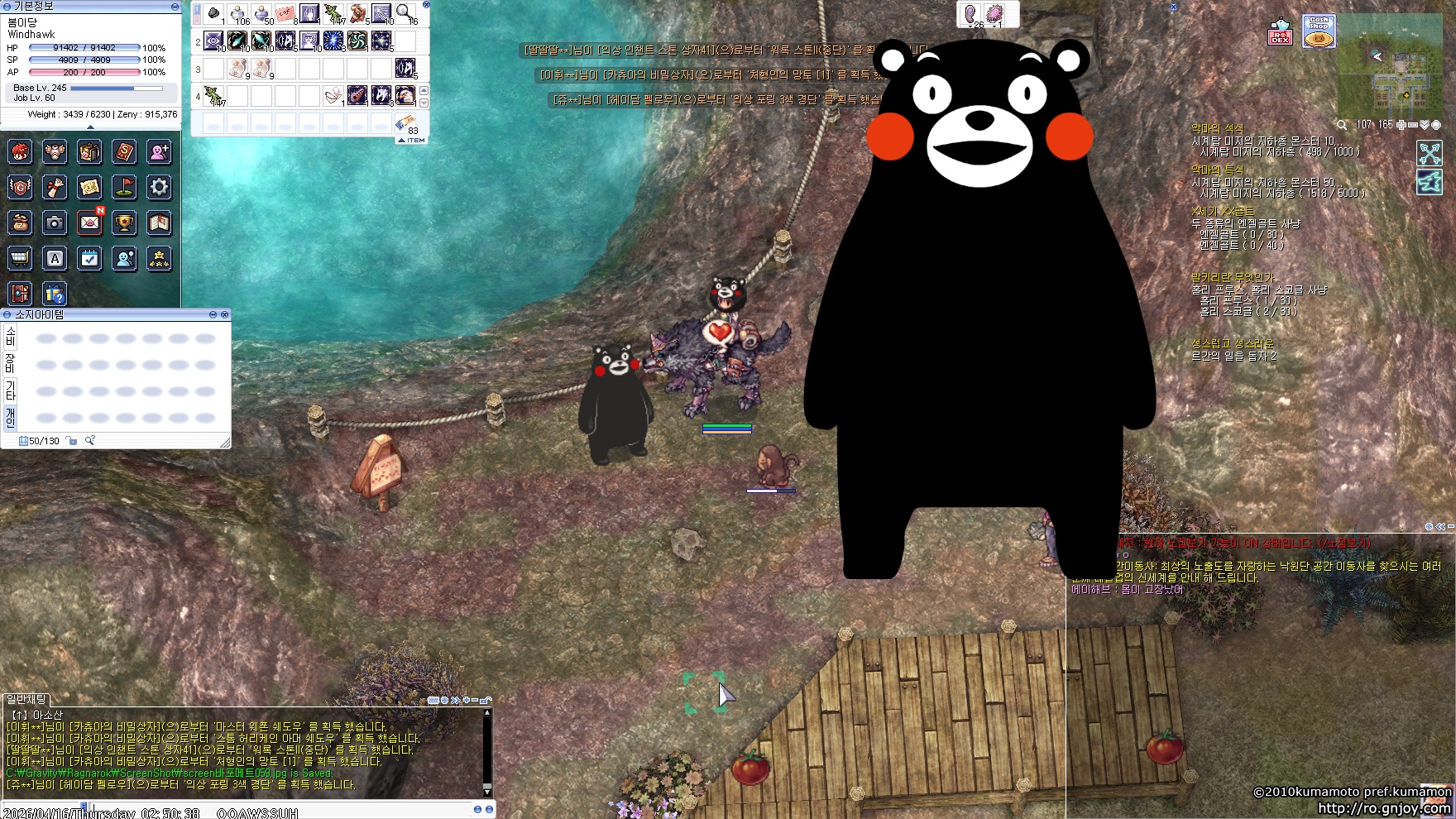Screen dimensions: 1456x819
Task: Open the settings gear menu icon
Action: click(x=159, y=187)
